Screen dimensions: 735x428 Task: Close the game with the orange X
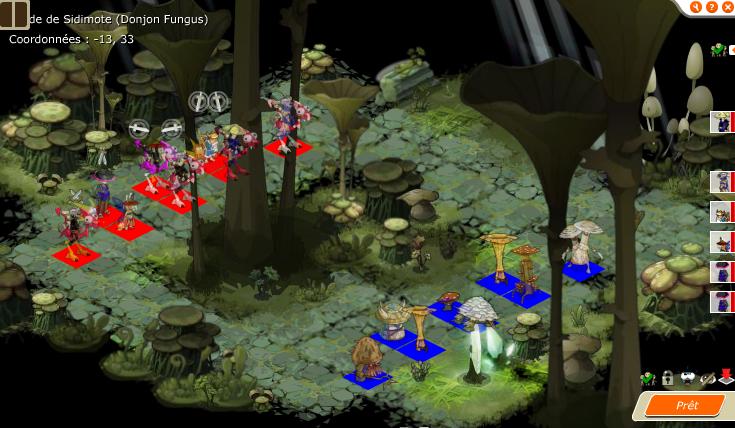click(727, 6)
